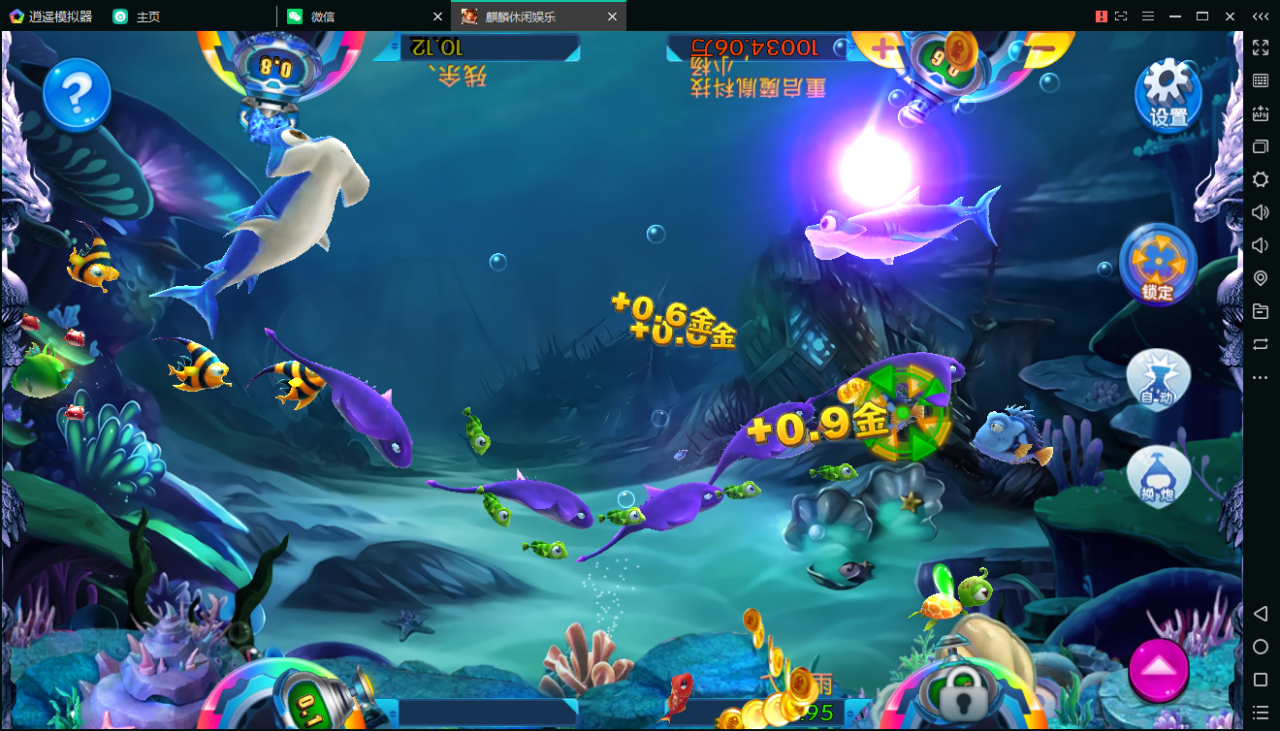Toggle the 自动 auto-fire button
1280x731 pixels.
[x=1158, y=379]
